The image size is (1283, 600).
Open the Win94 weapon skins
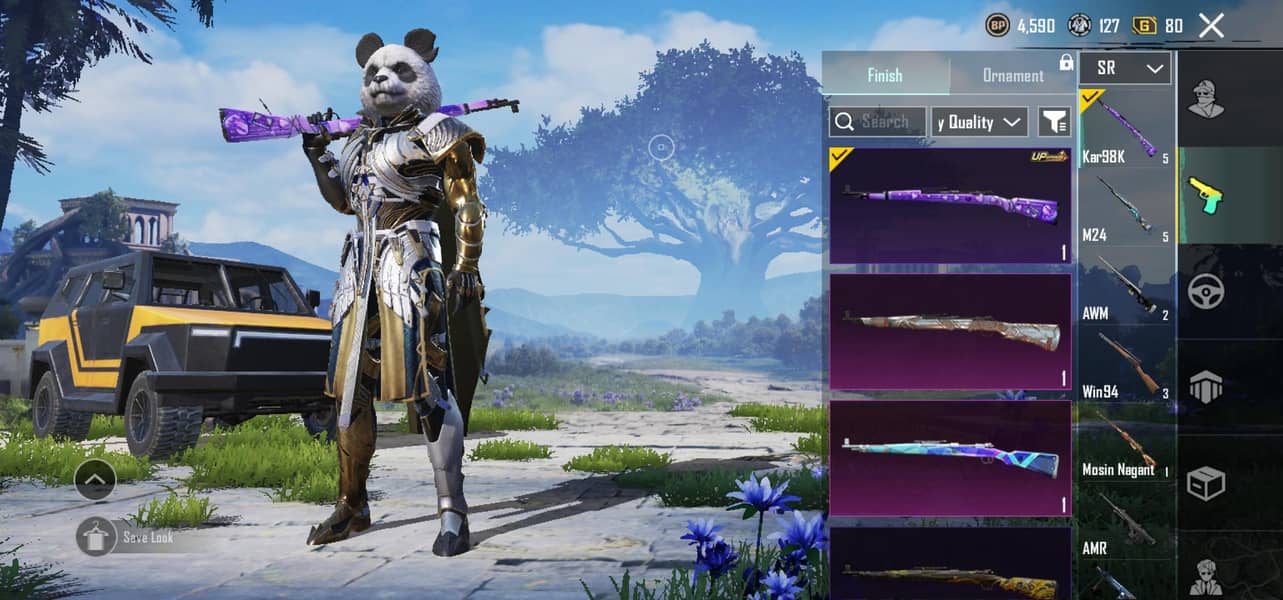(x=1126, y=365)
